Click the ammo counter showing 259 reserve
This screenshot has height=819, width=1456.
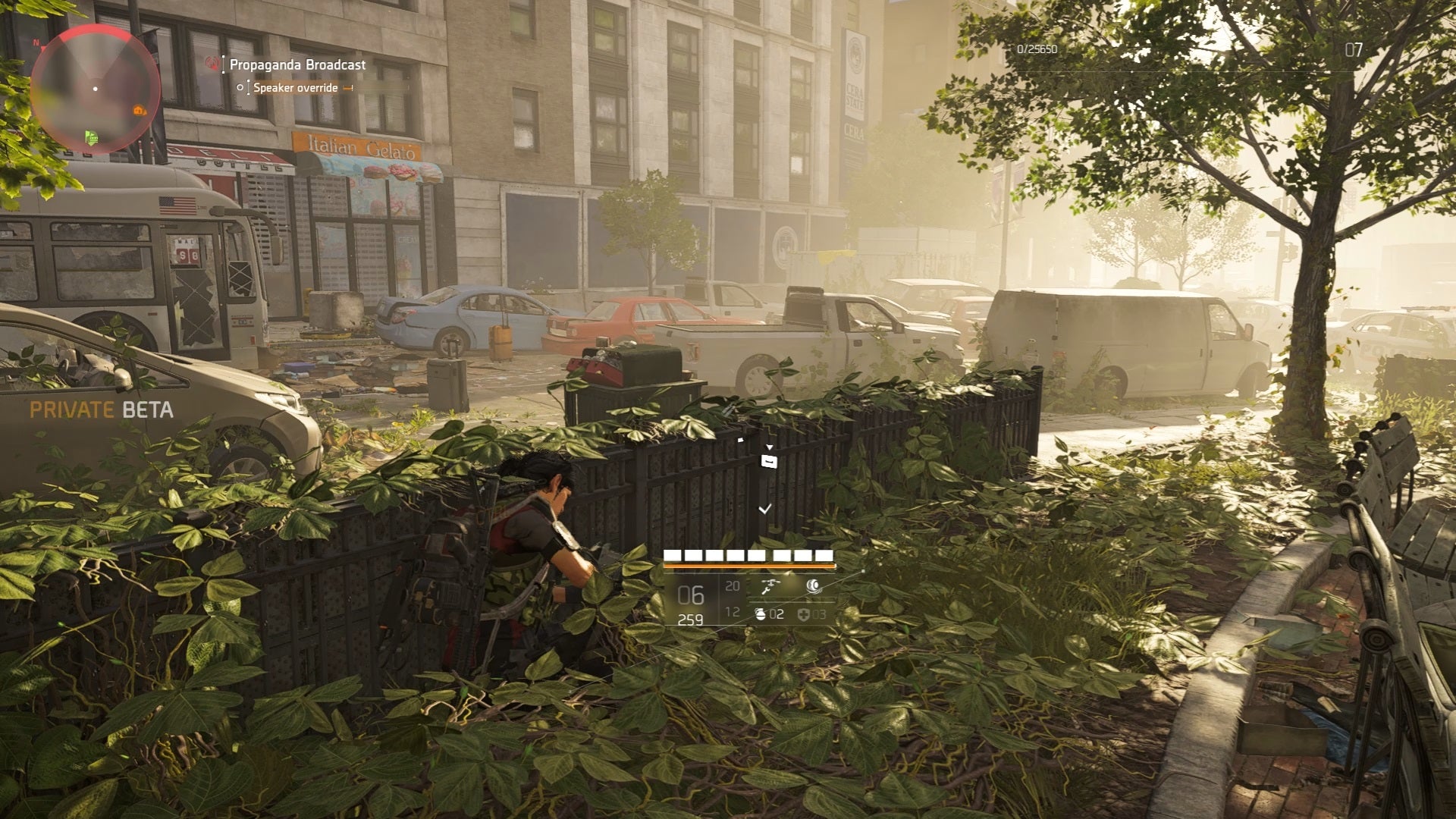690,620
